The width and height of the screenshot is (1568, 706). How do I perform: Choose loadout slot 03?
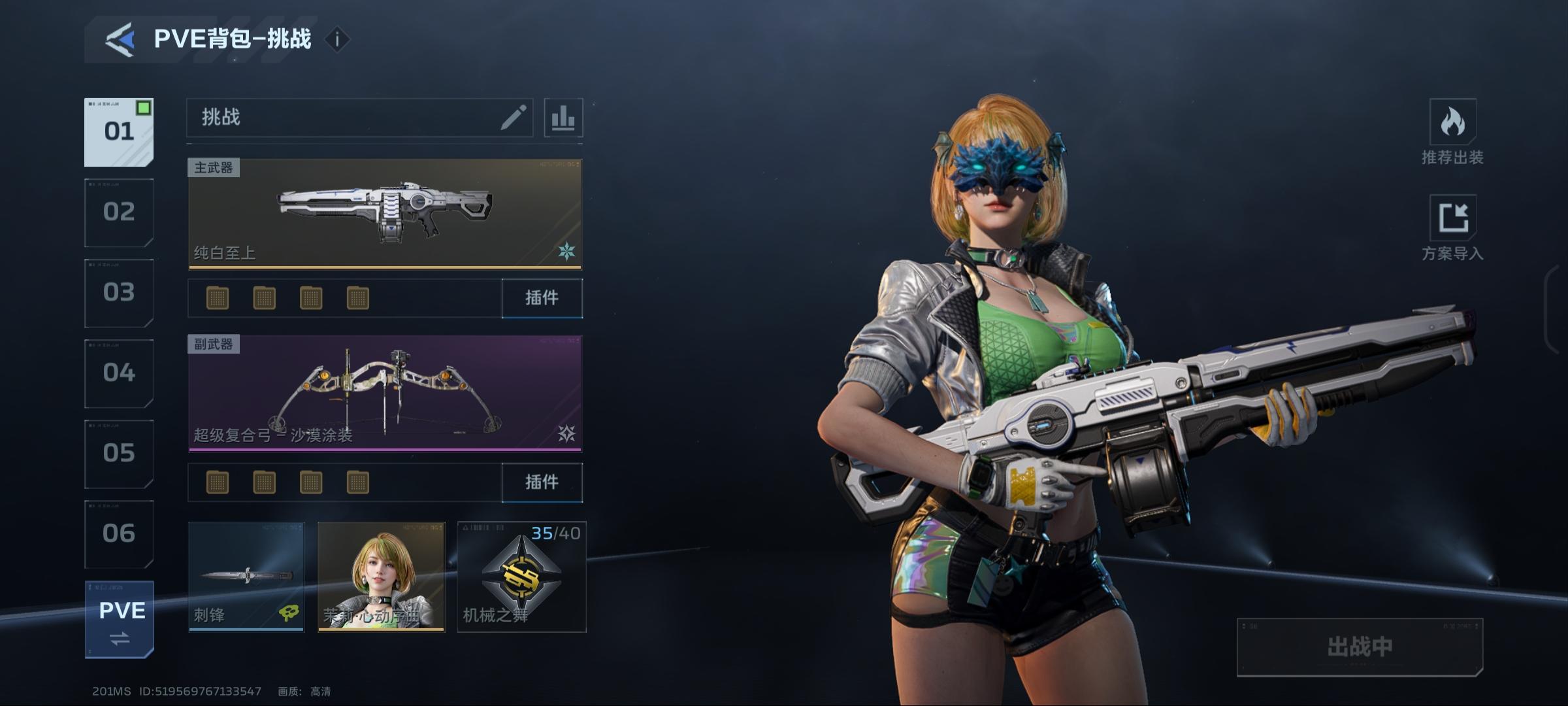(x=119, y=293)
